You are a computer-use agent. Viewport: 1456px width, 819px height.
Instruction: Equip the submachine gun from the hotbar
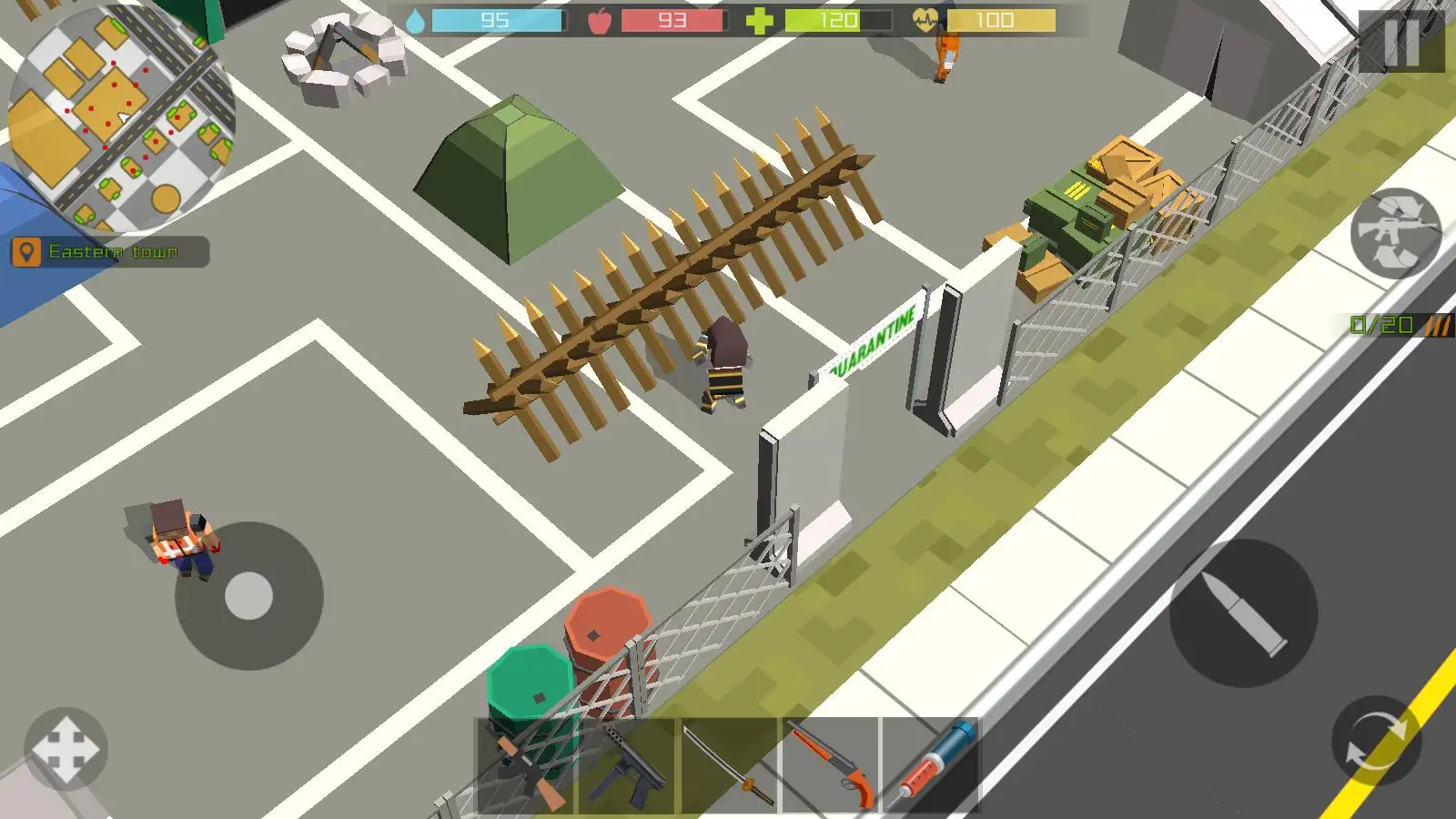628,766
